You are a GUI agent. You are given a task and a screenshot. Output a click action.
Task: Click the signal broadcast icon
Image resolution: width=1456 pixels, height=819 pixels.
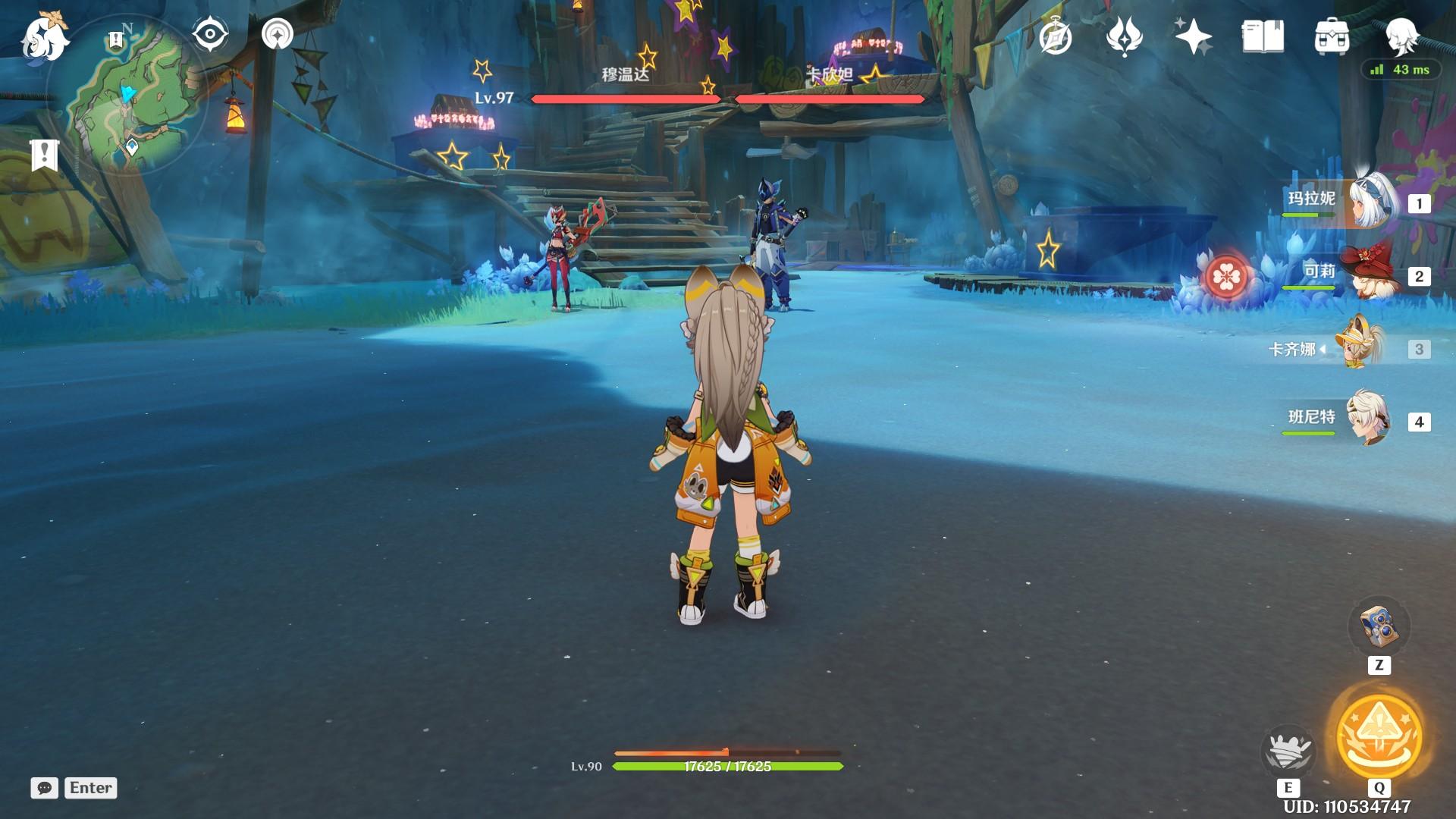coord(278,35)
